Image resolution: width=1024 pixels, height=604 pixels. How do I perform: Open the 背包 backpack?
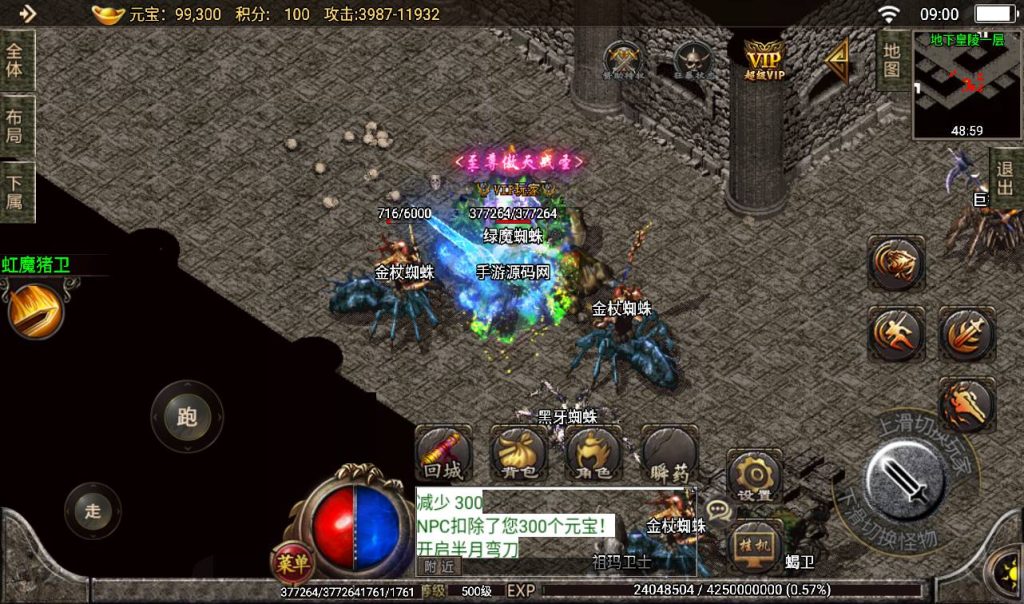518,454
